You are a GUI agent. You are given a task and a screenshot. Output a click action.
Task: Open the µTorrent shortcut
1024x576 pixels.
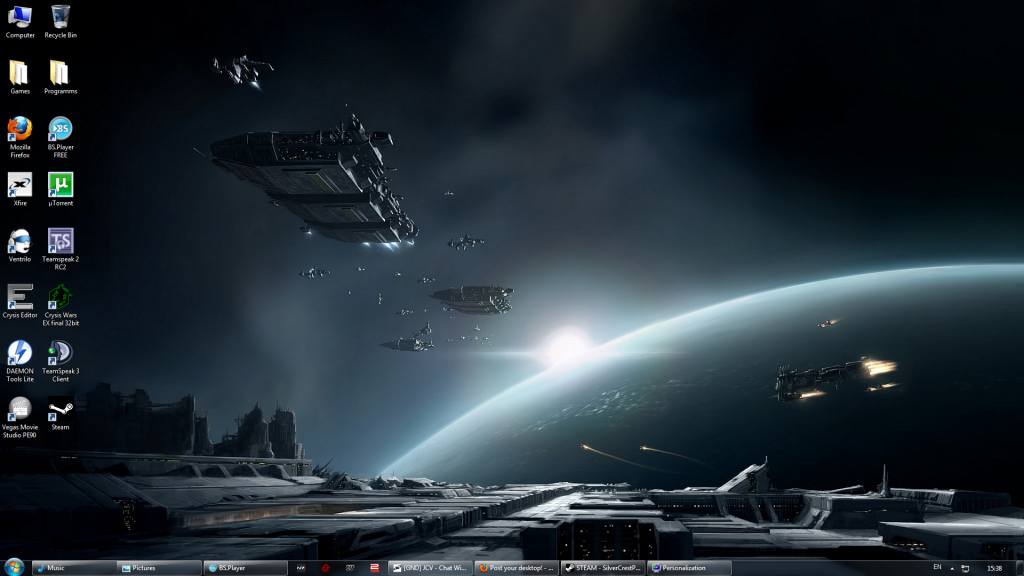60,185
